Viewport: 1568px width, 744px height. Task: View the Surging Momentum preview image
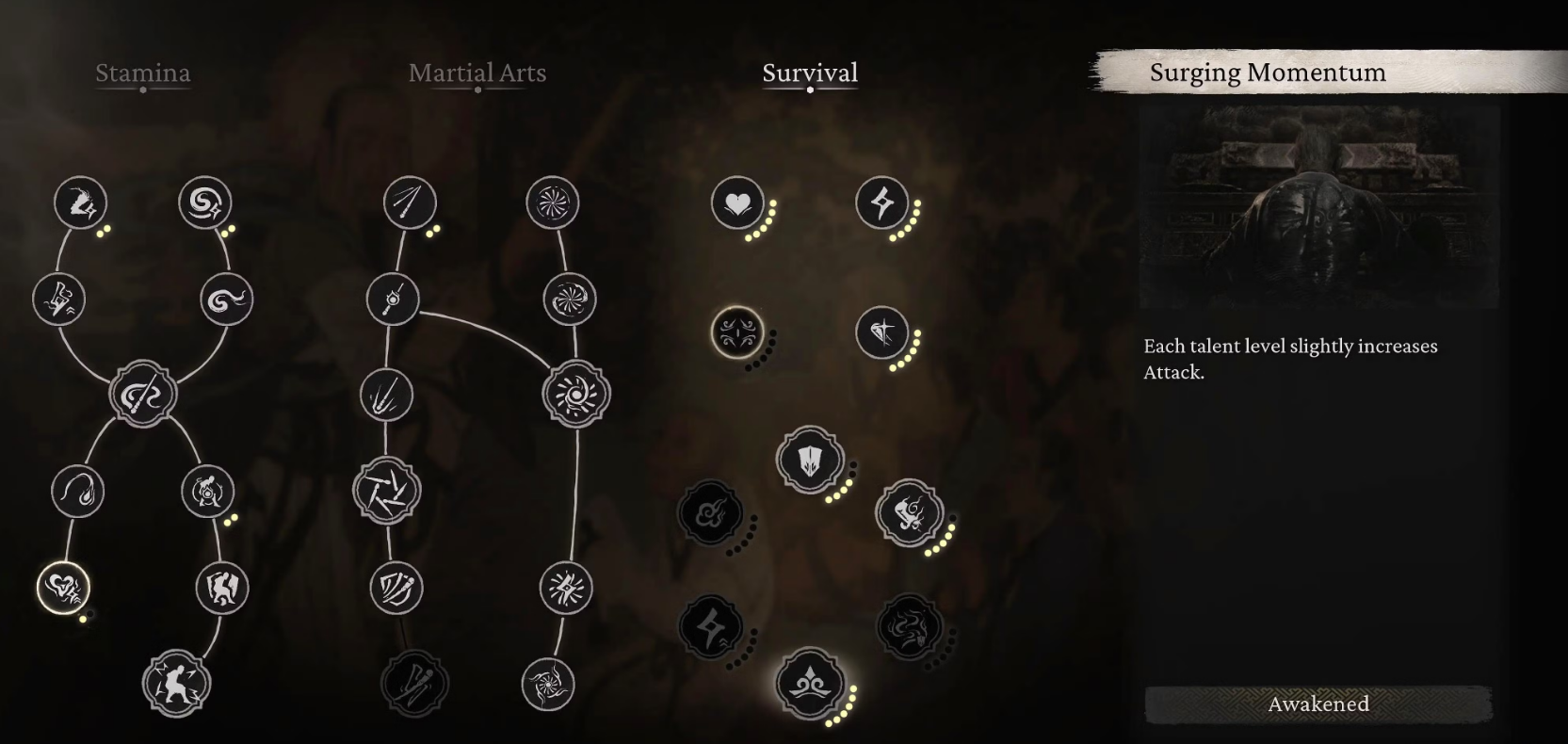[x=1318, y=207]
